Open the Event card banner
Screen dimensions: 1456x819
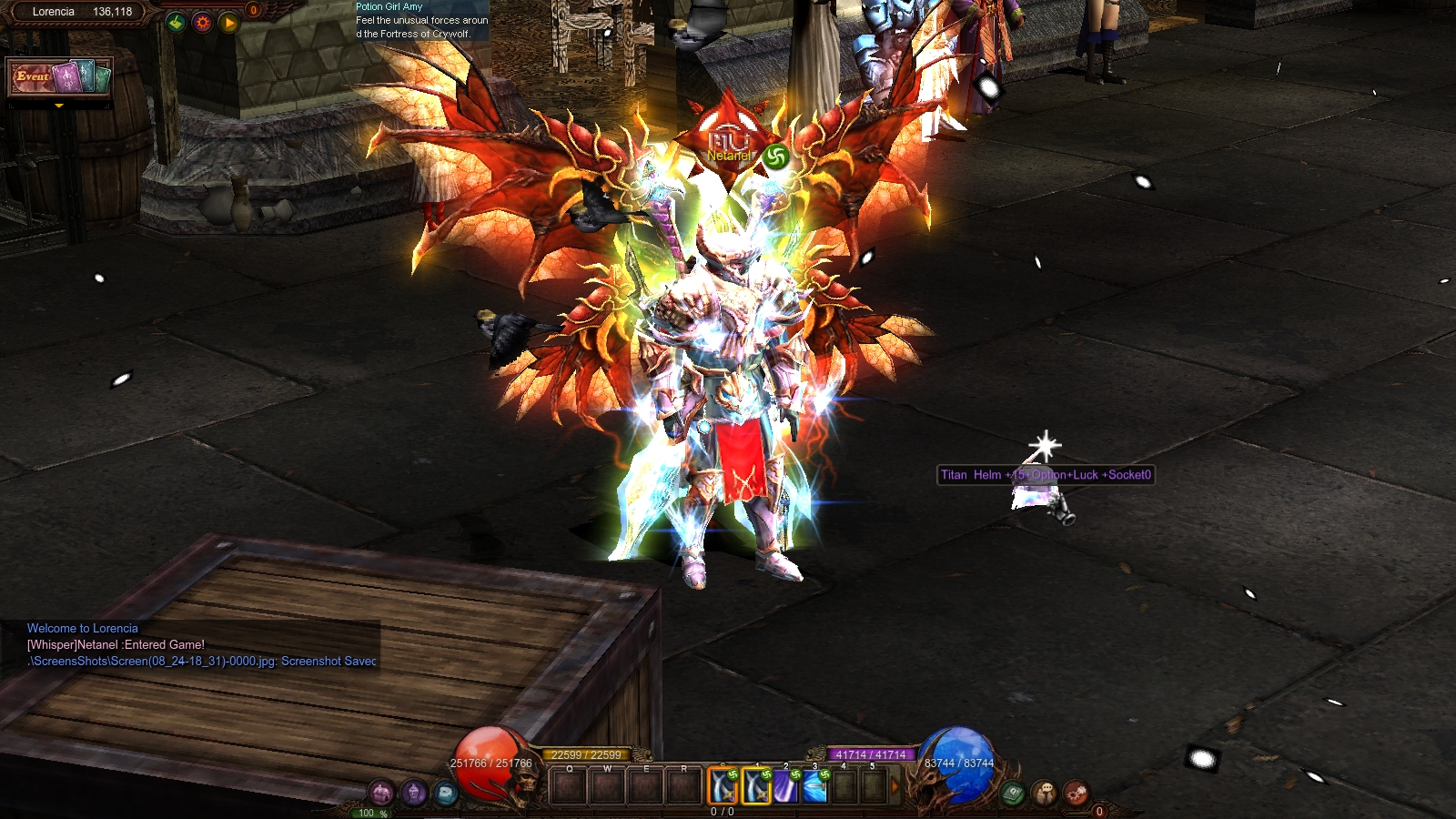[x=60, y=77]
